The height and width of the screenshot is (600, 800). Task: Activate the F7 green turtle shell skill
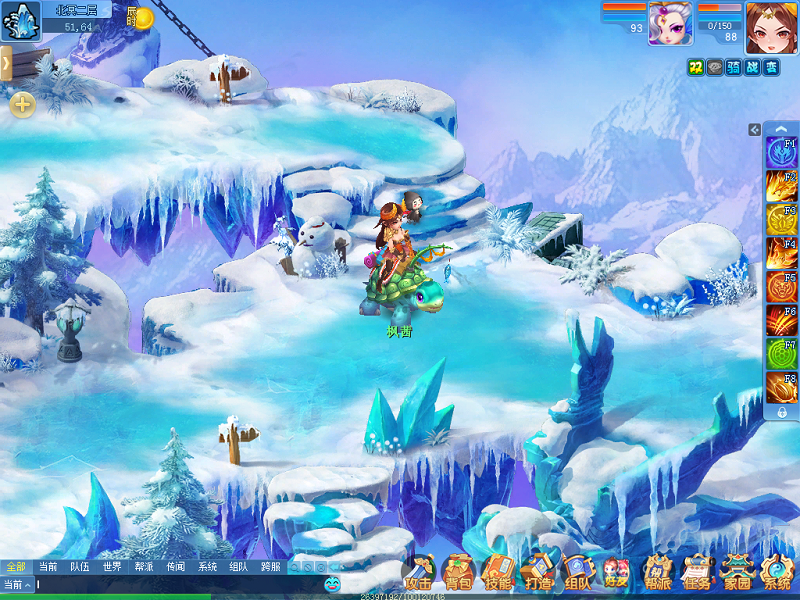(x=780, y=354)
